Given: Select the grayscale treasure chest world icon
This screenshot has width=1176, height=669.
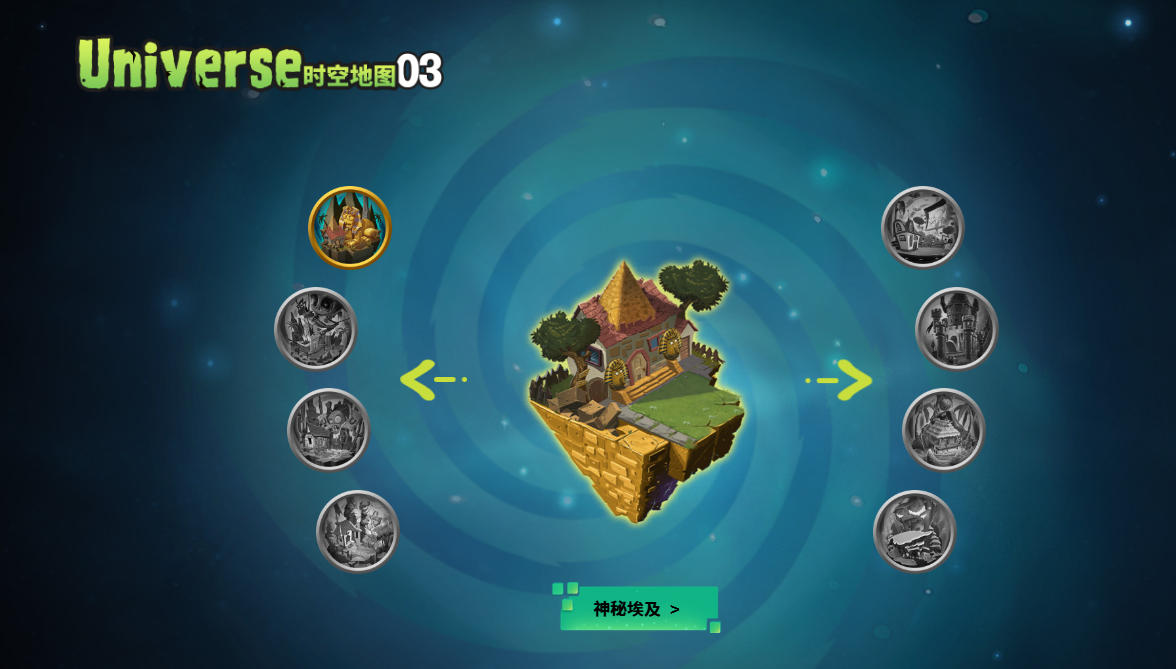Looking at the screenshot, I should (943, 429).
